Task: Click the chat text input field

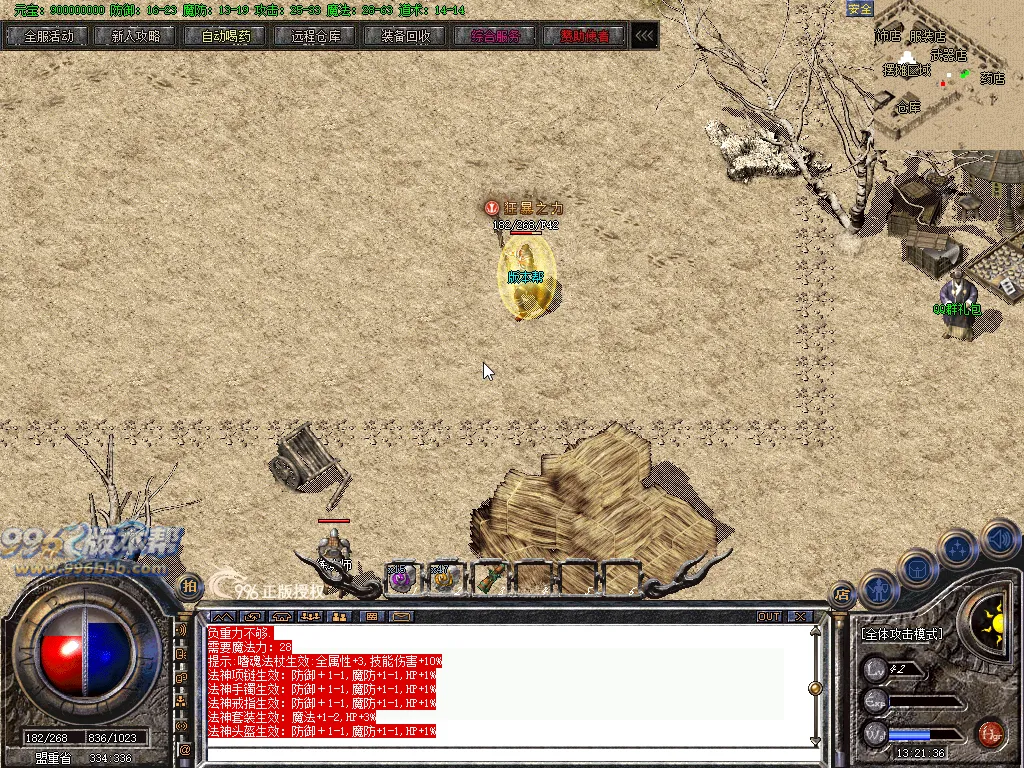Action: 500,753
